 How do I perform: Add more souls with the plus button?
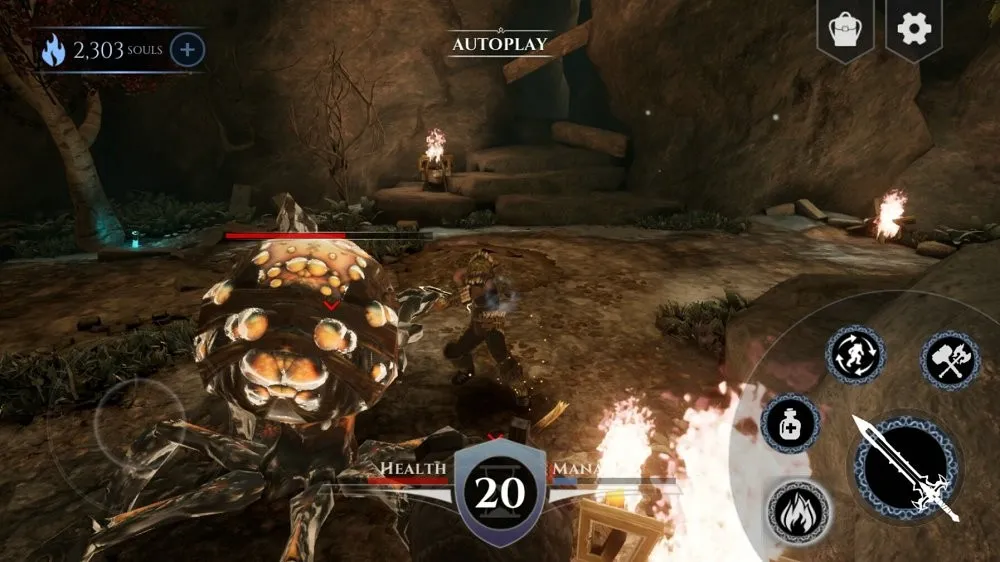[187, 50]
